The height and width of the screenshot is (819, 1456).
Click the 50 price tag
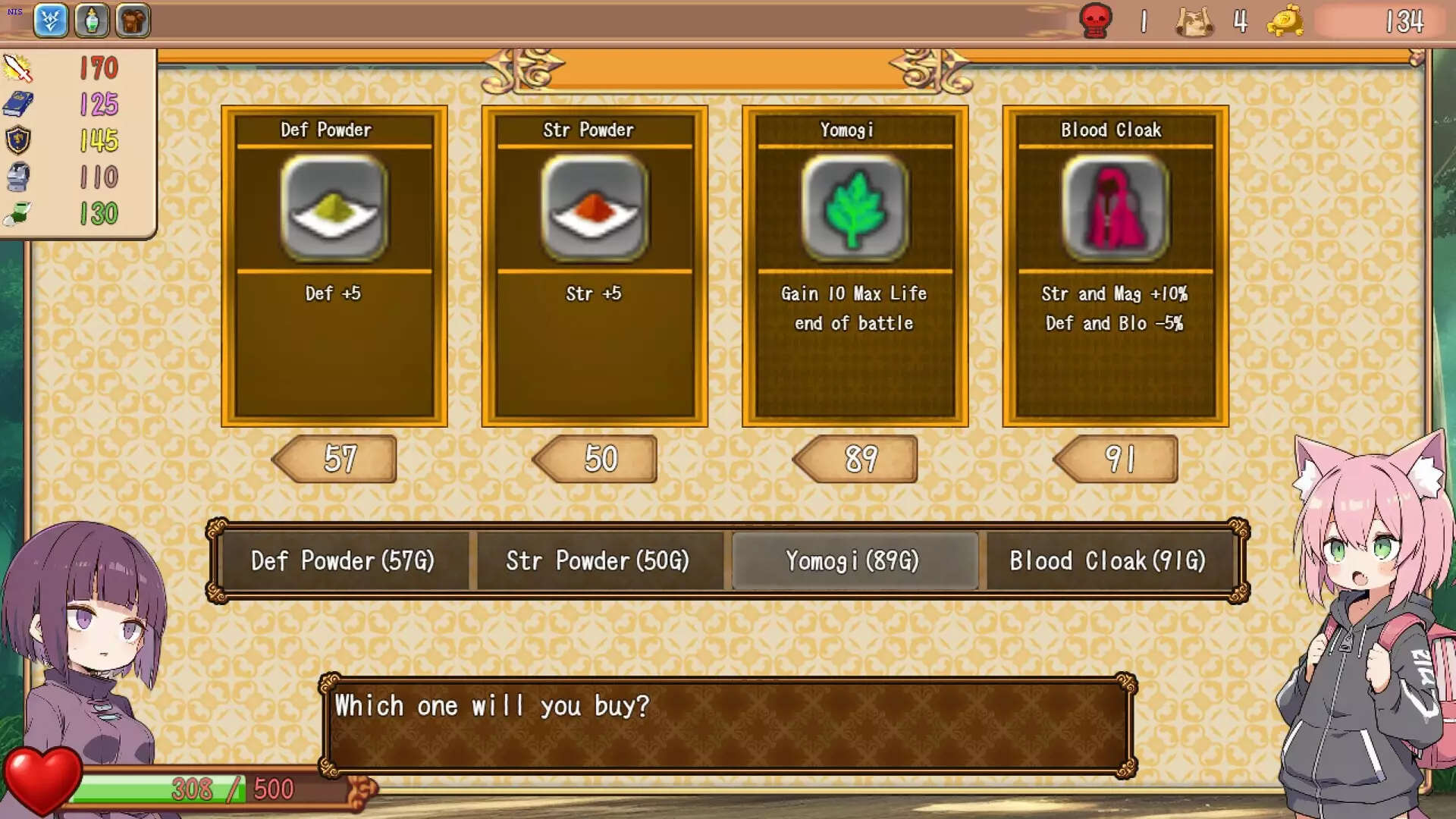point(598,459)
